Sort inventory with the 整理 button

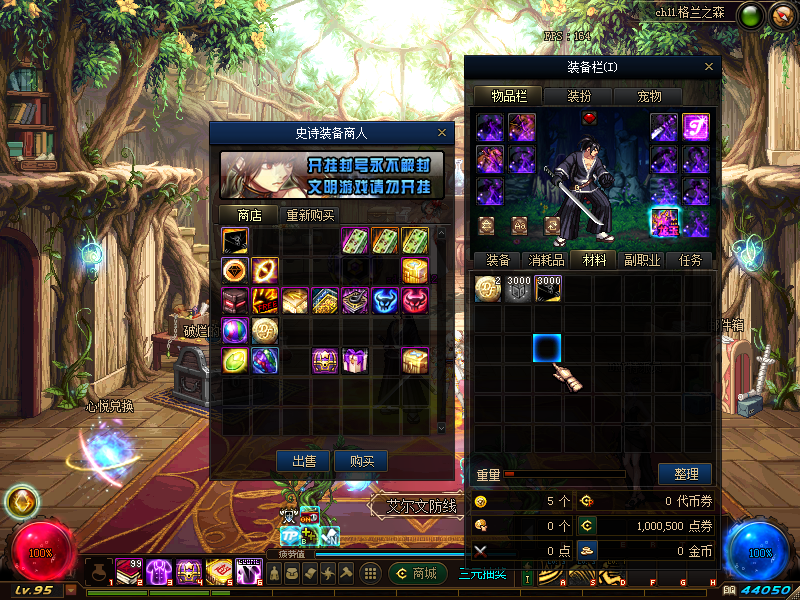[685, 474]
